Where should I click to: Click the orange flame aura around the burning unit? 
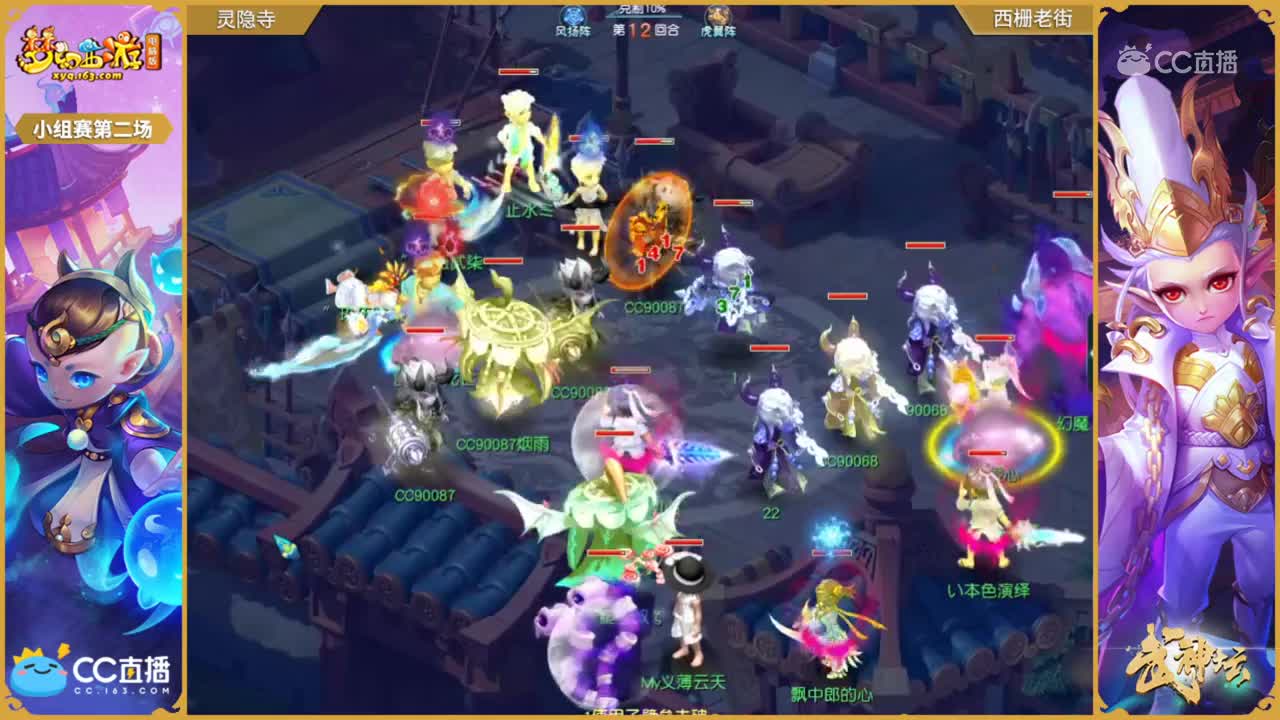tap(650, 227)
